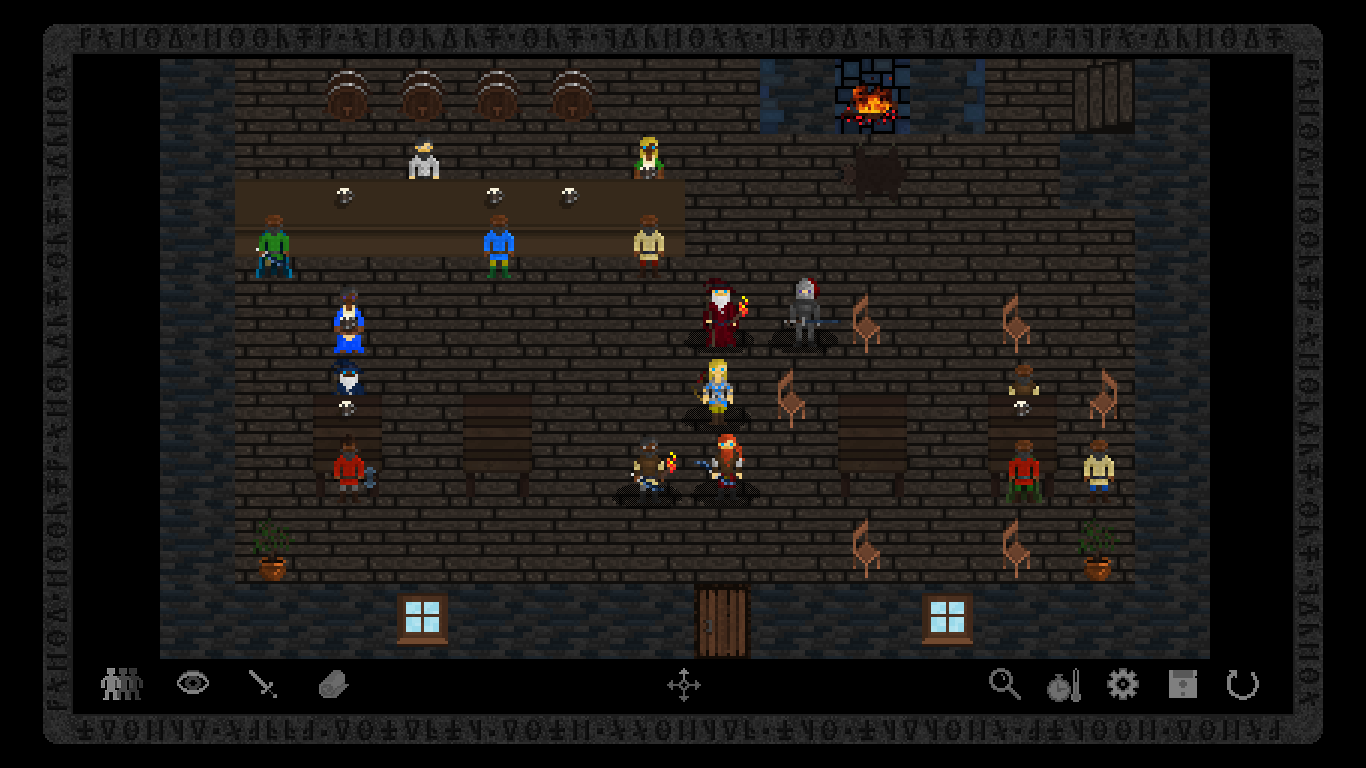This screenshot has height=768, width=1366.
Task: Open the scroll log icon
Action: 334,683
